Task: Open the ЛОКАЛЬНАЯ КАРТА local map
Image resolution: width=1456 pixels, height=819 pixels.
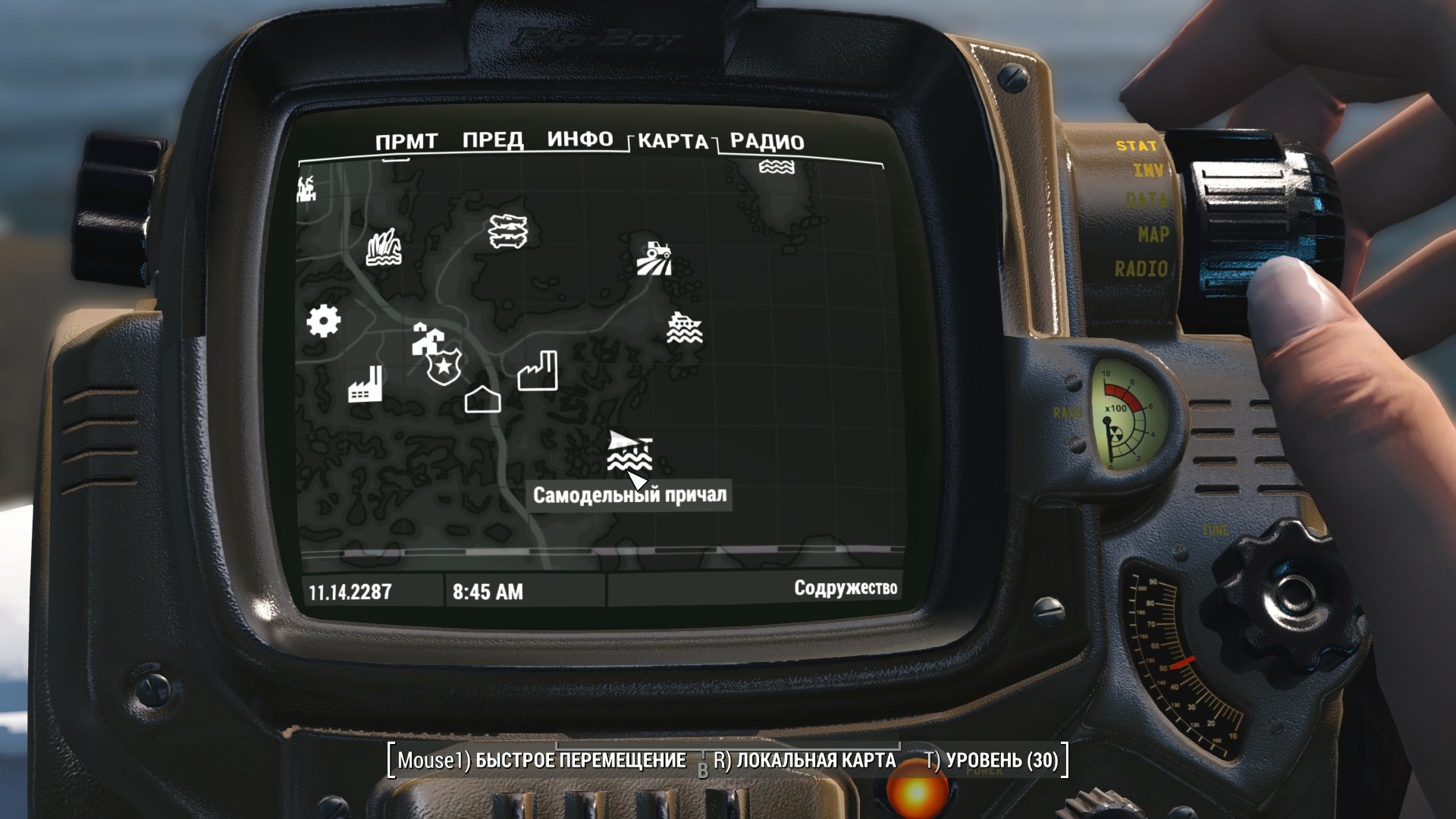Action: coord(805,761)
